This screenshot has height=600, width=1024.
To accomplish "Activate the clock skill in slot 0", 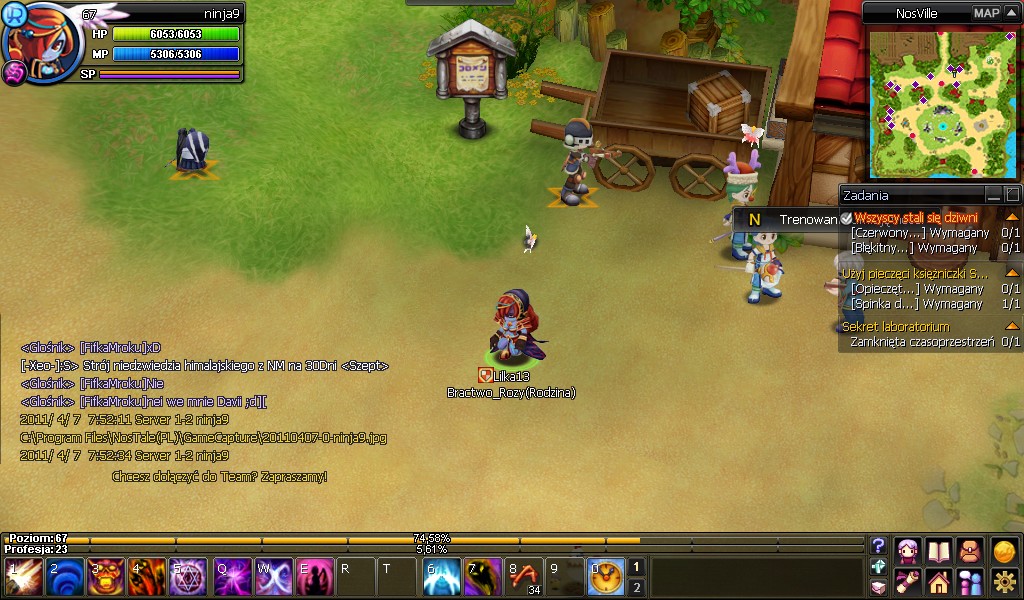I will pyautogui.click(x=606, y=577).
